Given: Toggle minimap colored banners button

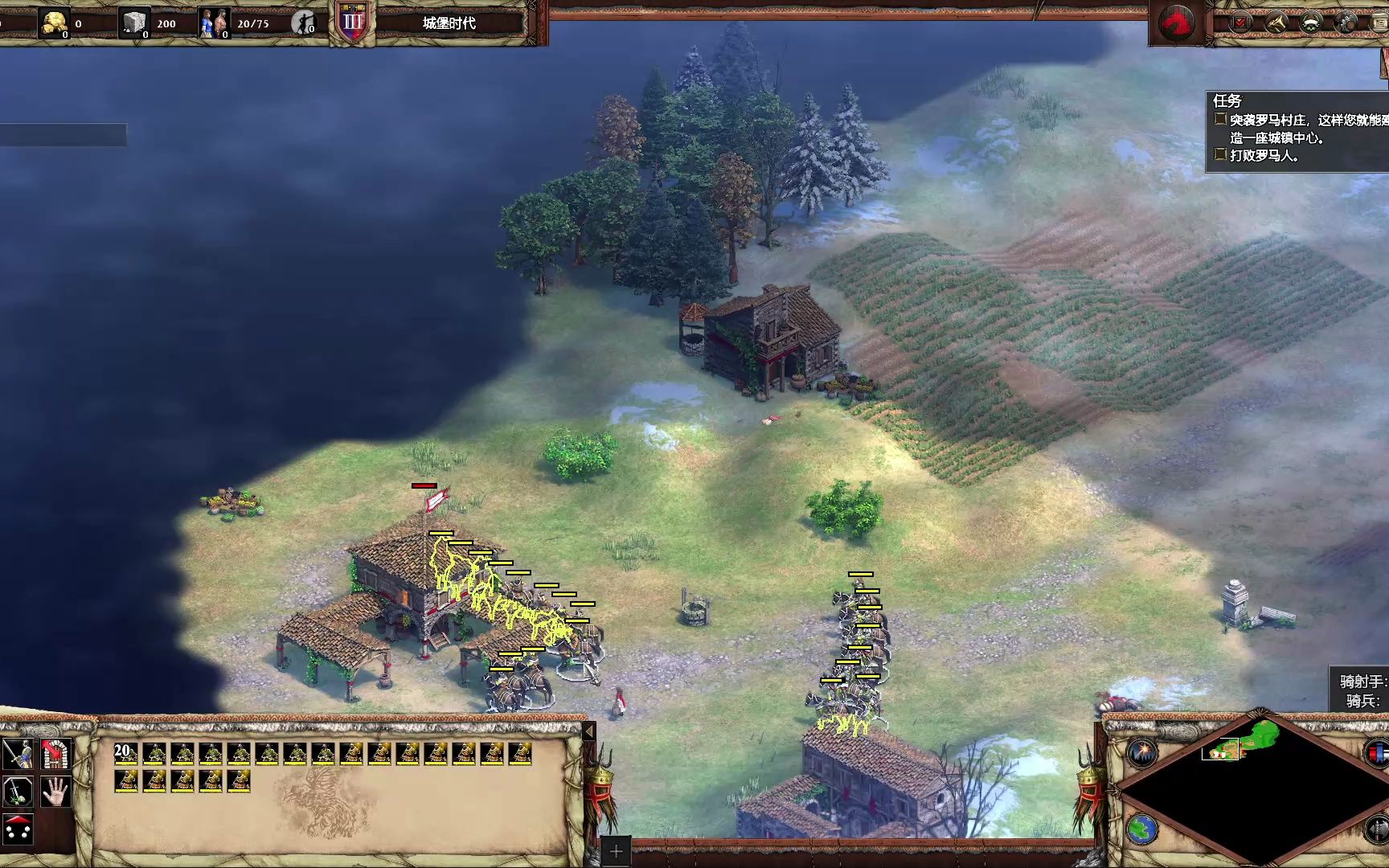Looking at the screenshot, I should pyautogui.click(x=1378, y=754).
